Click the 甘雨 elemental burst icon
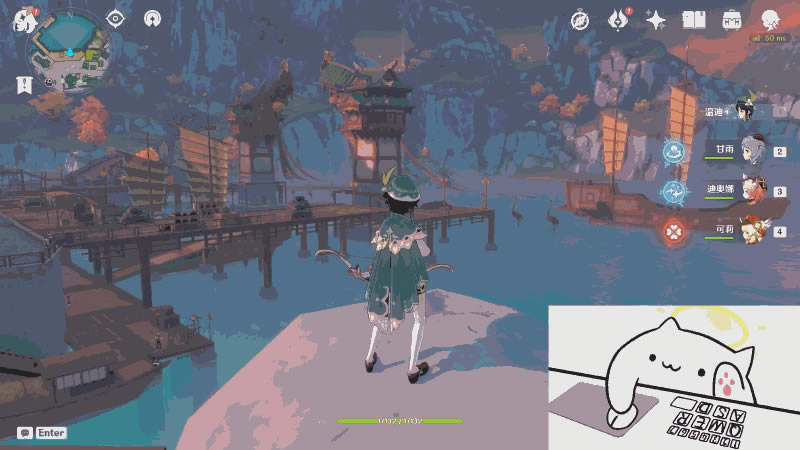800x450 pixels. 675,152
